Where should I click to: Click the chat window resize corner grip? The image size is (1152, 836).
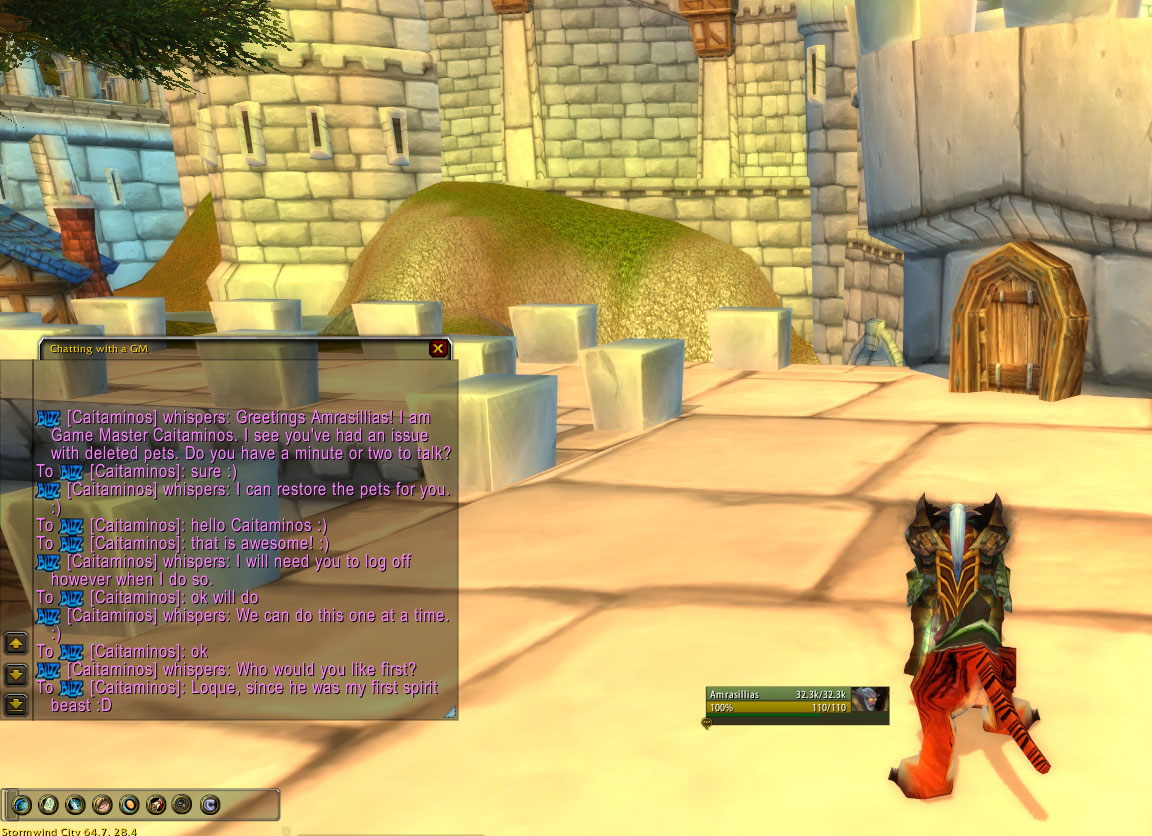[451, 713]
